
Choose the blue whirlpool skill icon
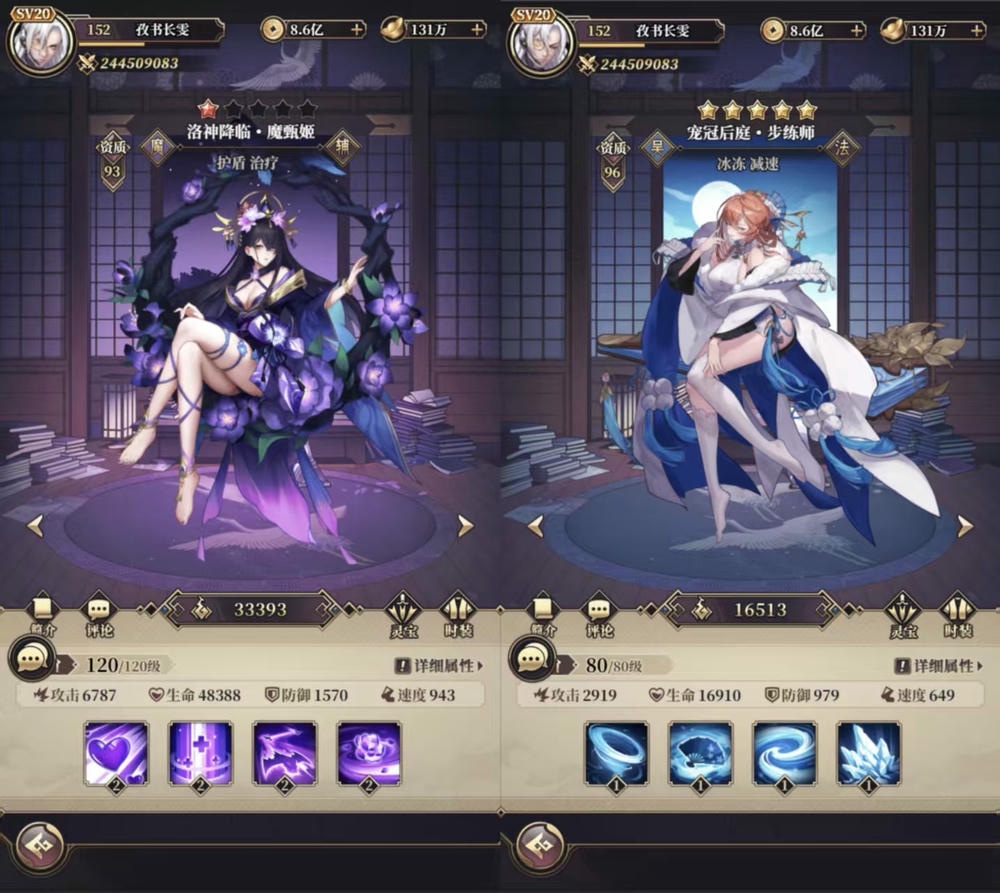pos(784,753)
